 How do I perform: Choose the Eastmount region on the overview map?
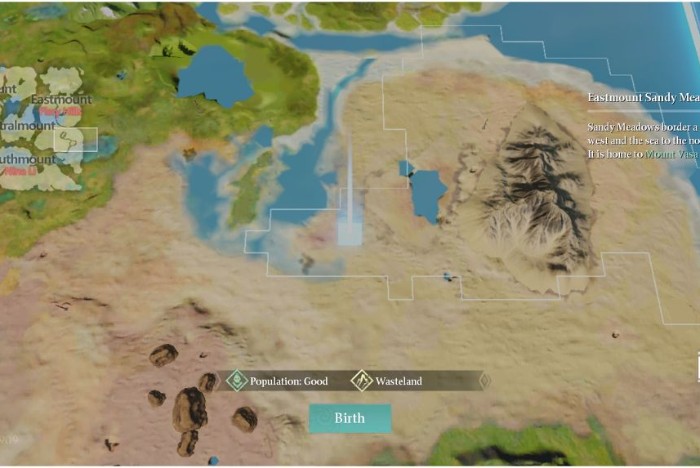(60, 99)
